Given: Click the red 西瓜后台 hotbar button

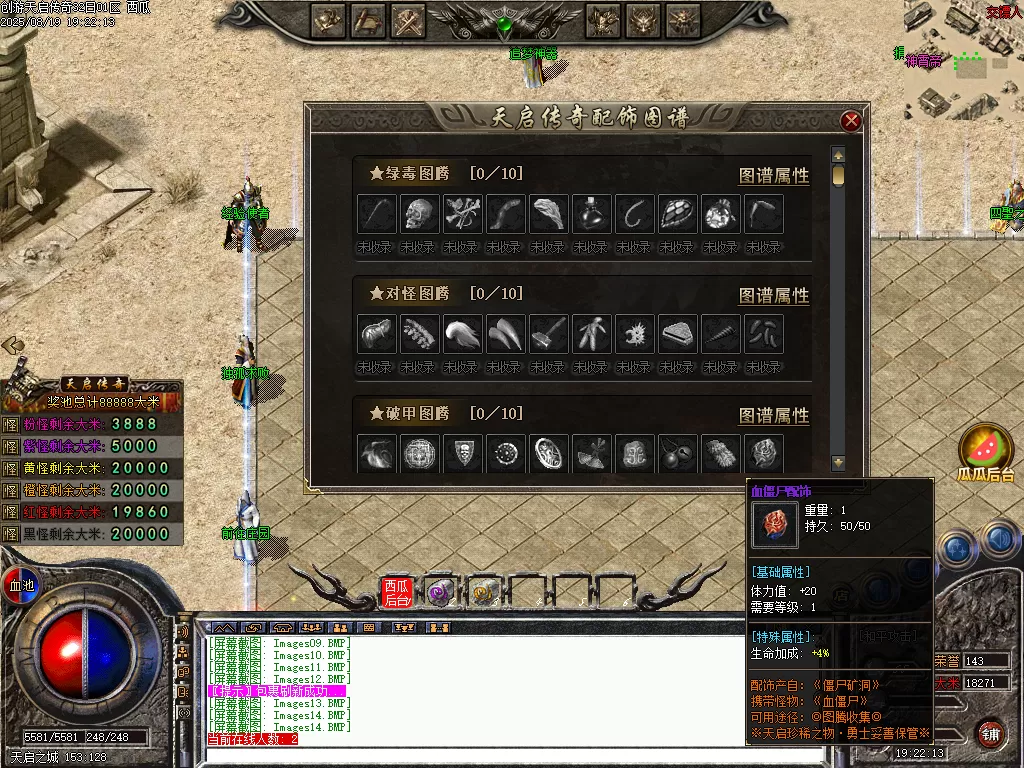Looking at the screenshot, I should coord(397,593).
